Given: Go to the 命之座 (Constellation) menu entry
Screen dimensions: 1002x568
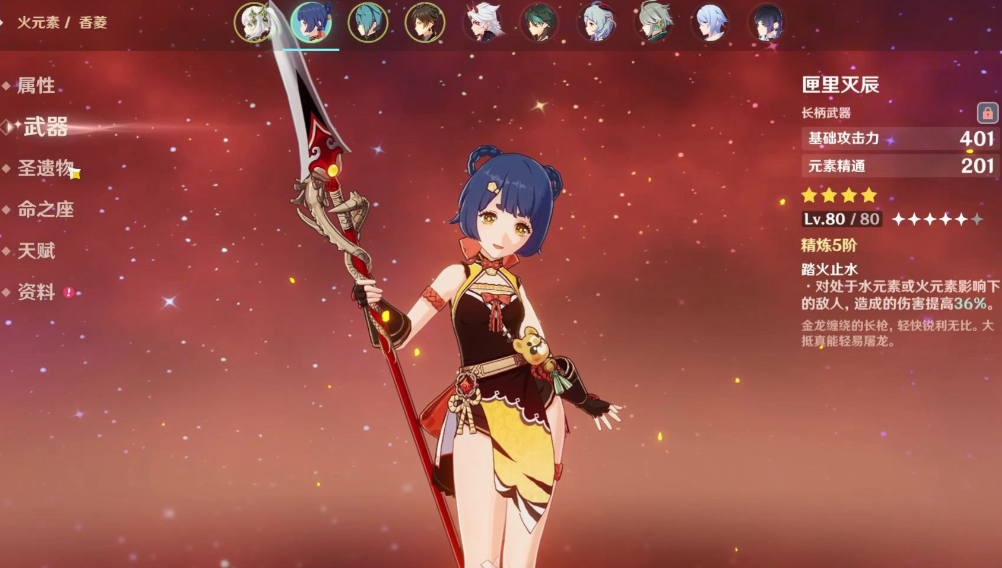Looking at the screenshot, I should [x=46, y=210].
